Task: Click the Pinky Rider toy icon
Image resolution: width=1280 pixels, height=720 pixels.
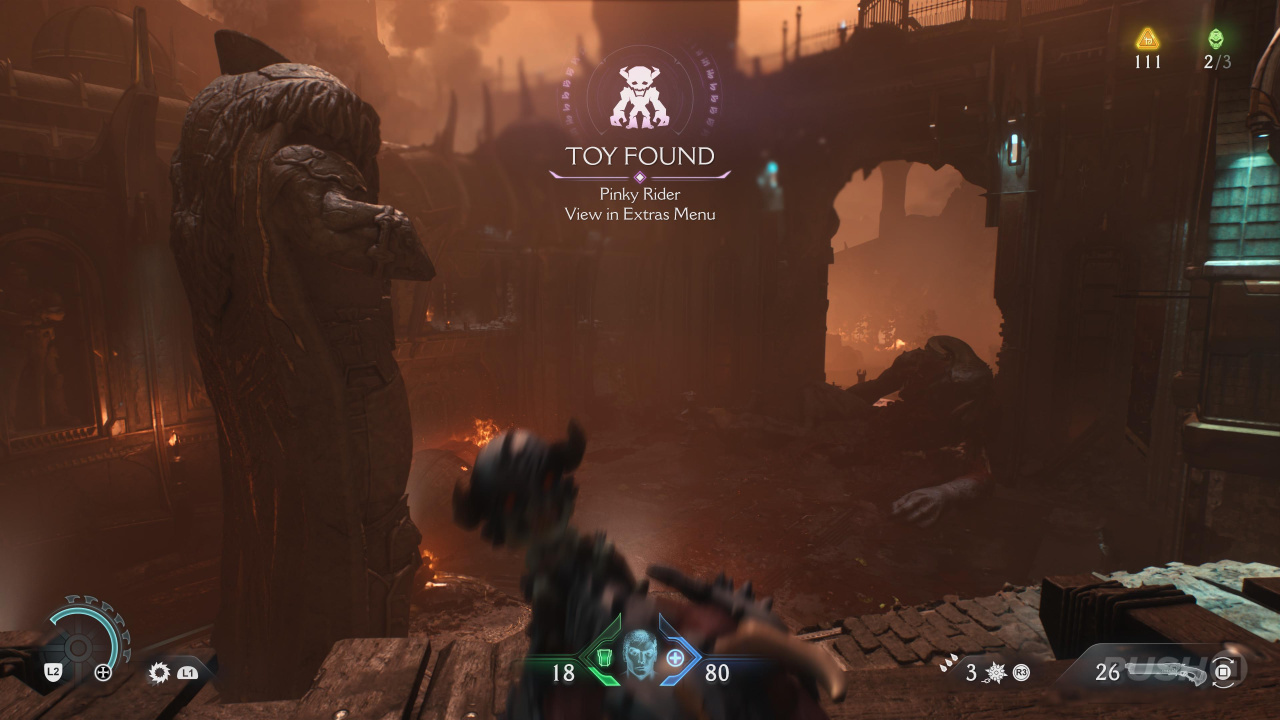Action: tap(639, 97)
